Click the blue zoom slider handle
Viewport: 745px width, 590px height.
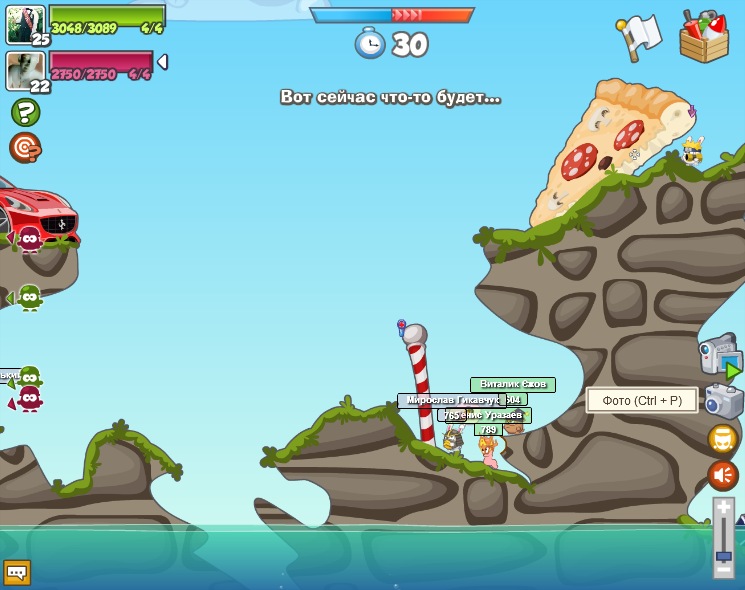click(723, 554)
